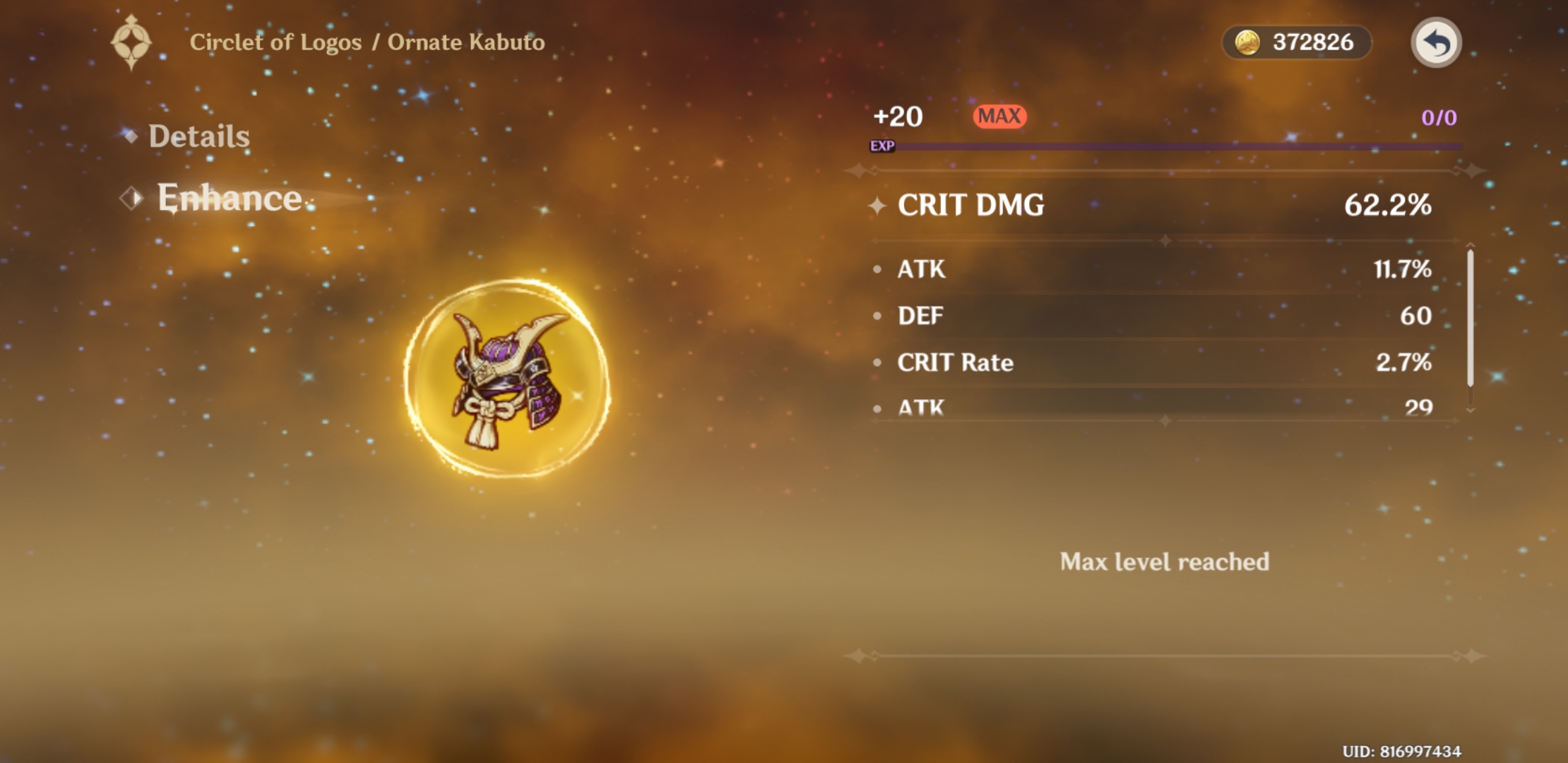This screenshot has width=1568, height=763.
Task: Click the +20 level label
Action: 896,116
